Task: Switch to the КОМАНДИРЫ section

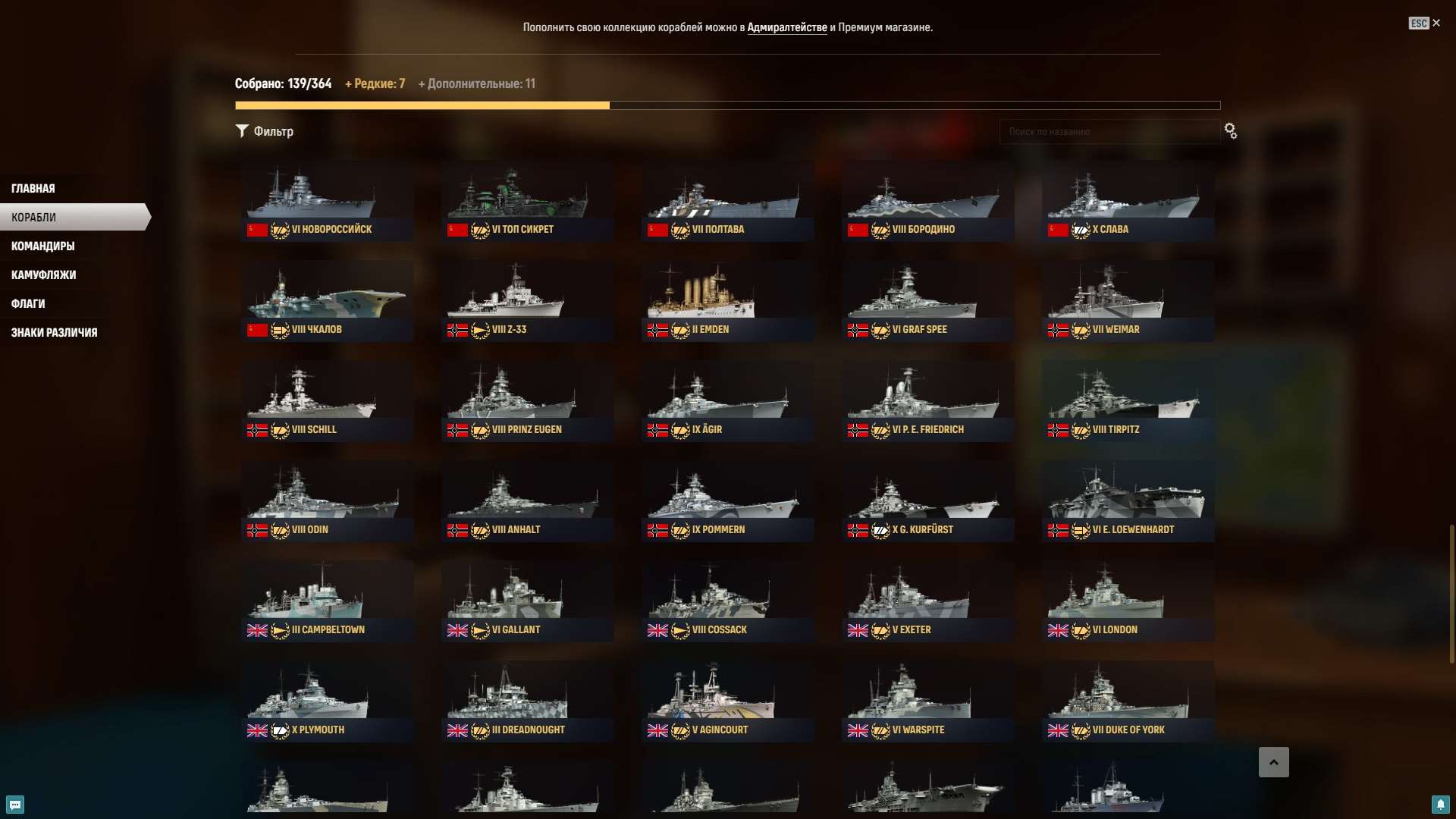Action: [x=42, y=246]
